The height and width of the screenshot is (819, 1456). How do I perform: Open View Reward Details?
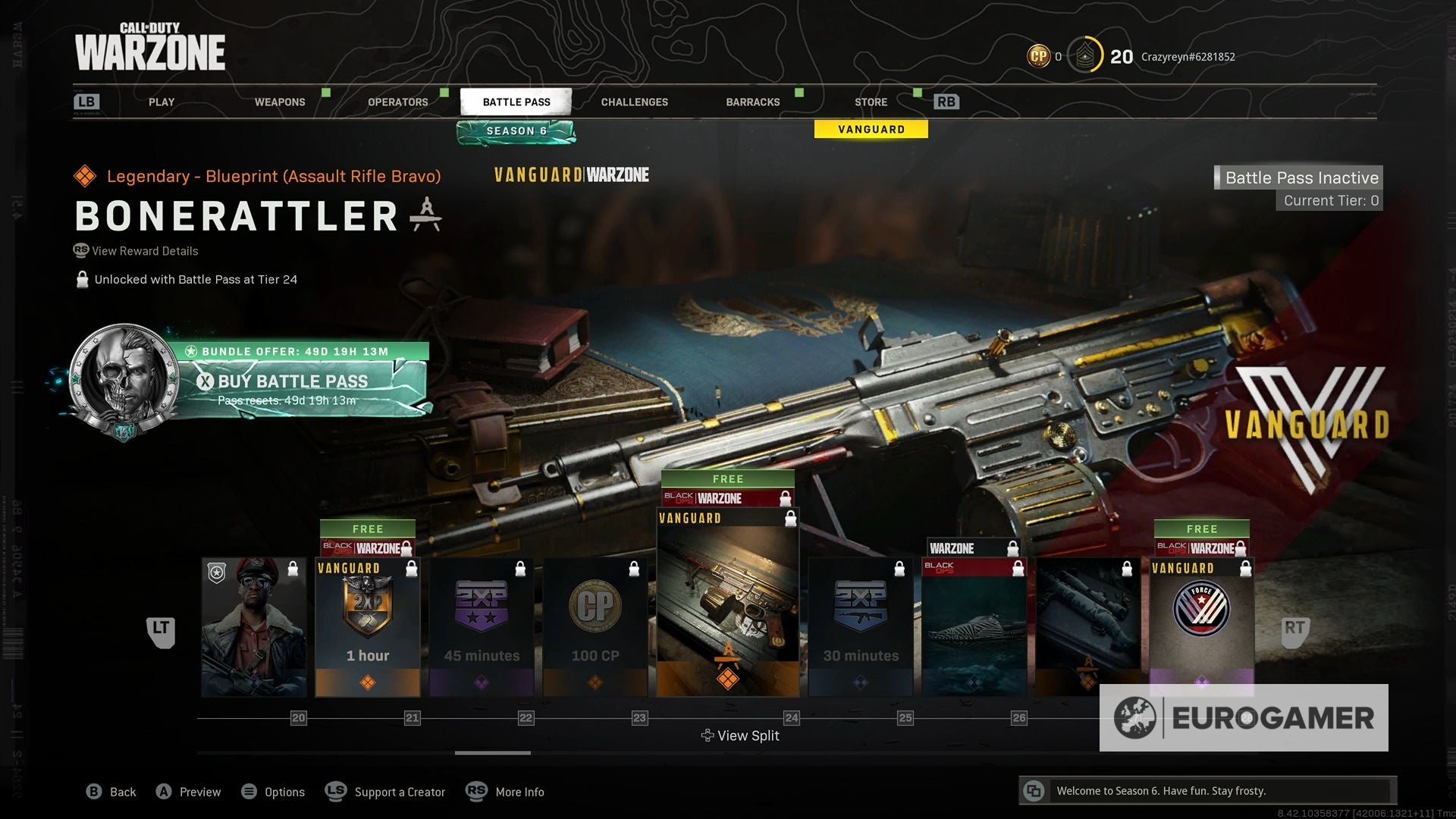(144, 251)
